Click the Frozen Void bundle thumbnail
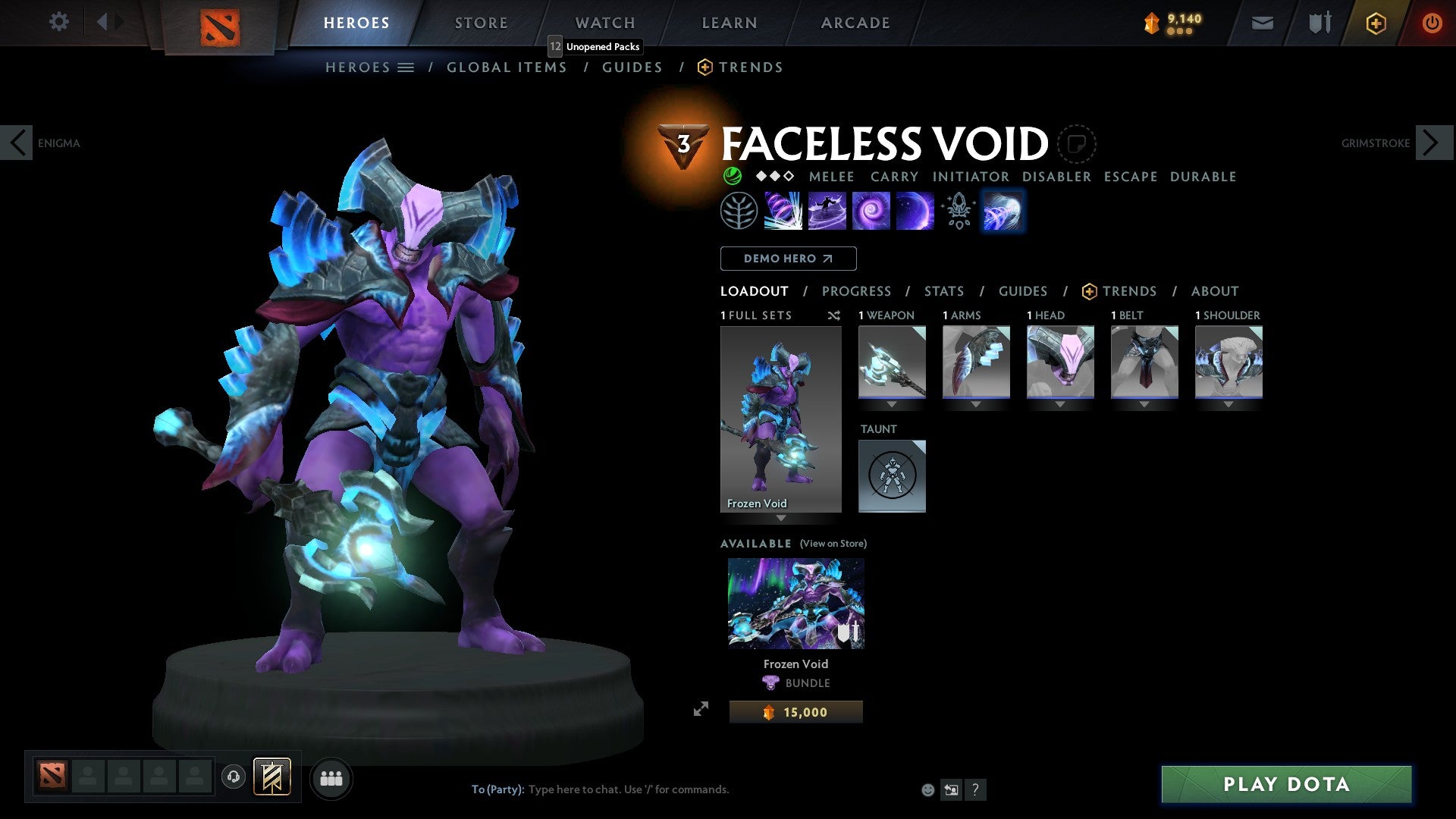Image resolution: width=1456 pixels, height=819 pixels. 795,603
